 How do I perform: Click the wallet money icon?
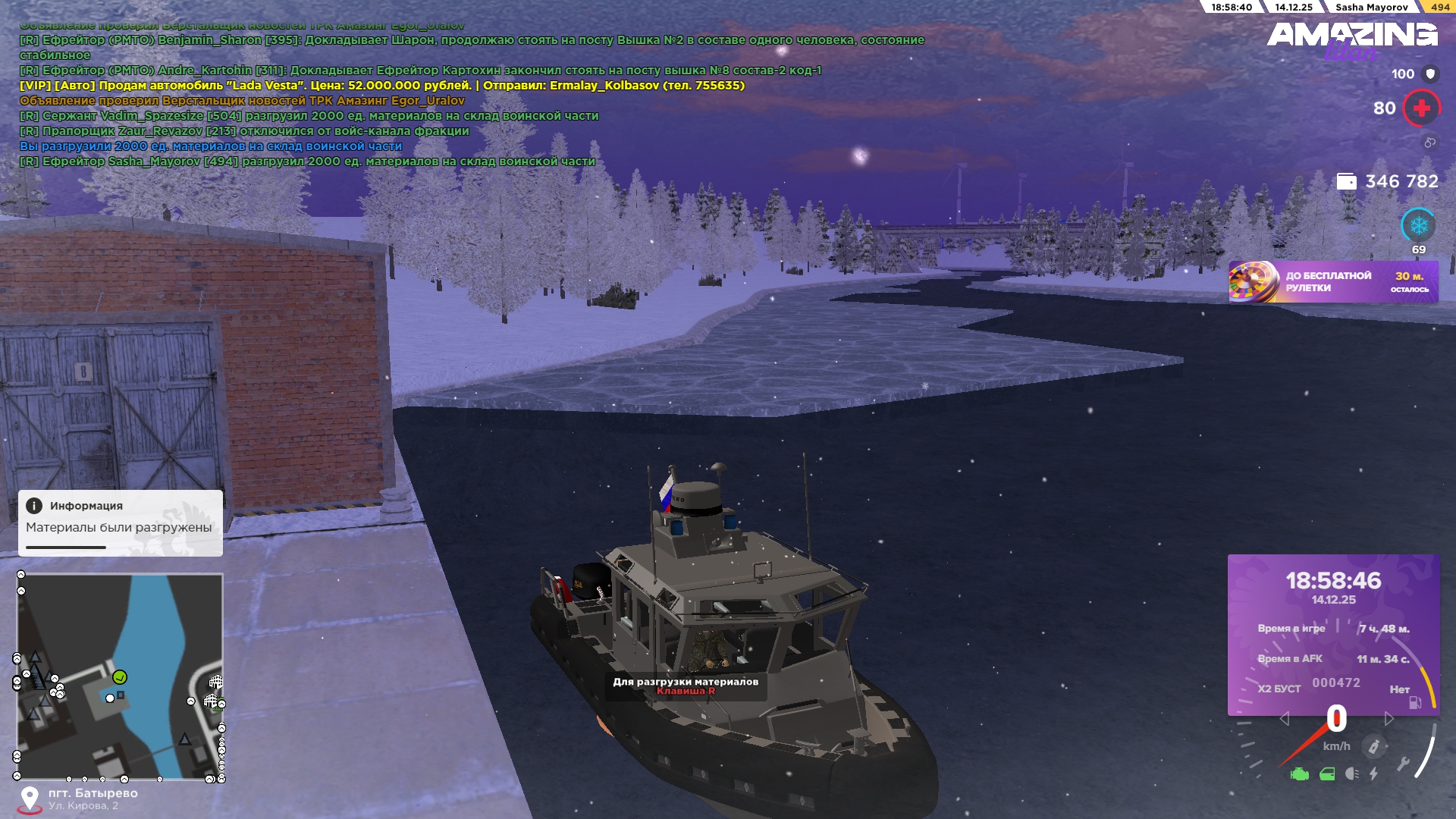pyautogui.click(x=1346, y=182)
